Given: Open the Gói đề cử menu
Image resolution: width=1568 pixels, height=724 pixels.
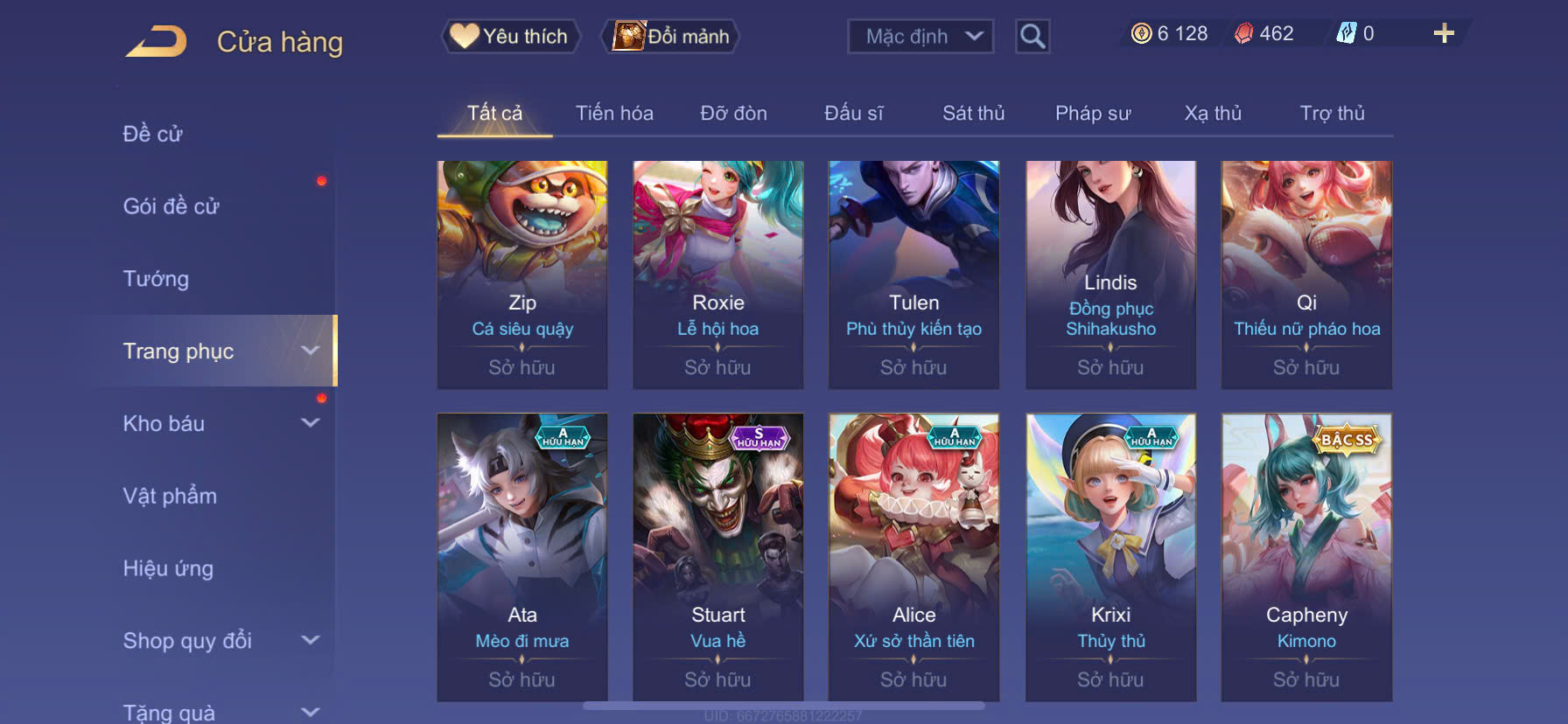Looking at the screenshot, I should [x=171, y=206].
